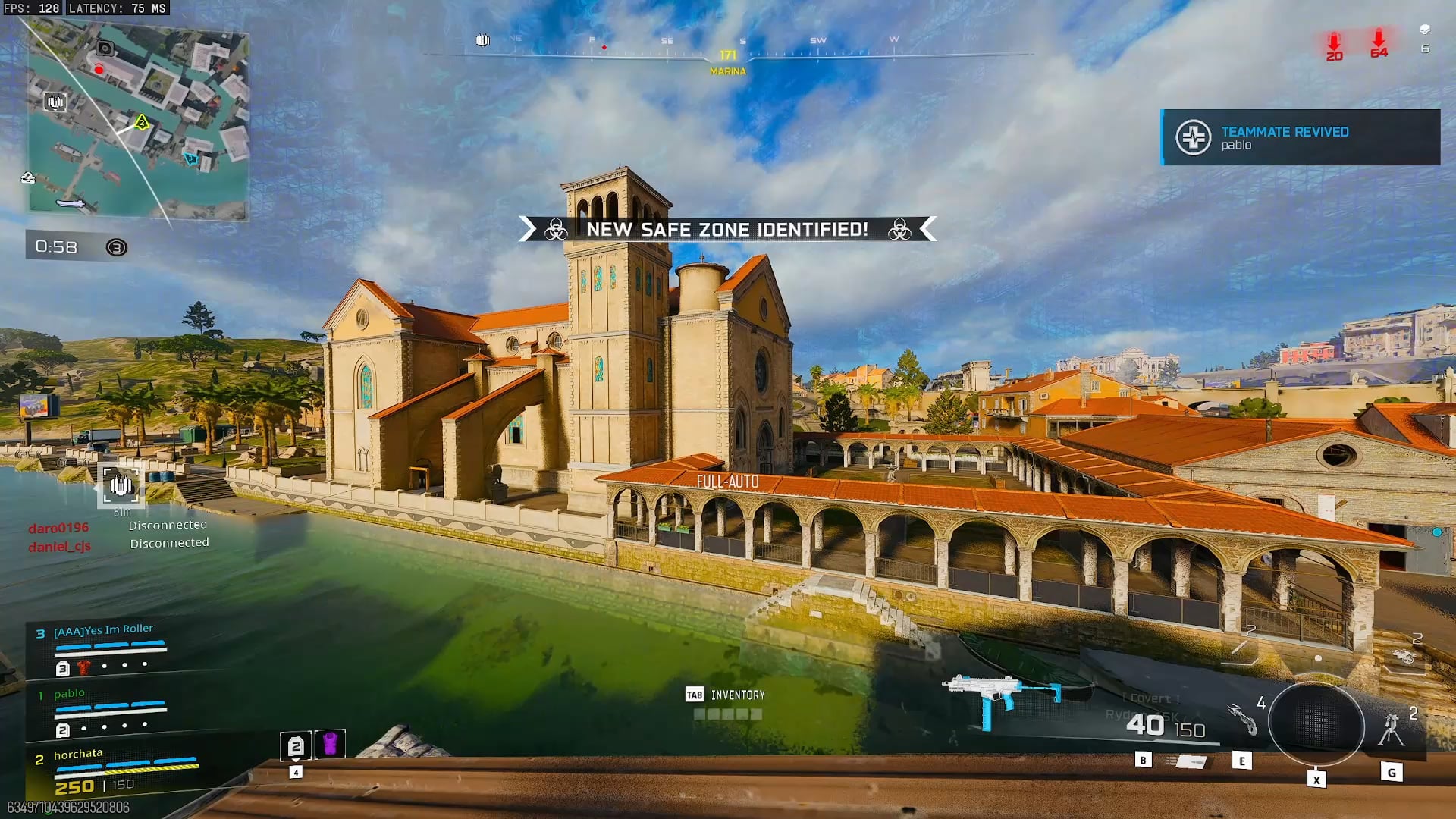
Task: Click the buy station ping marker above teammates
Action: (121, 485)
